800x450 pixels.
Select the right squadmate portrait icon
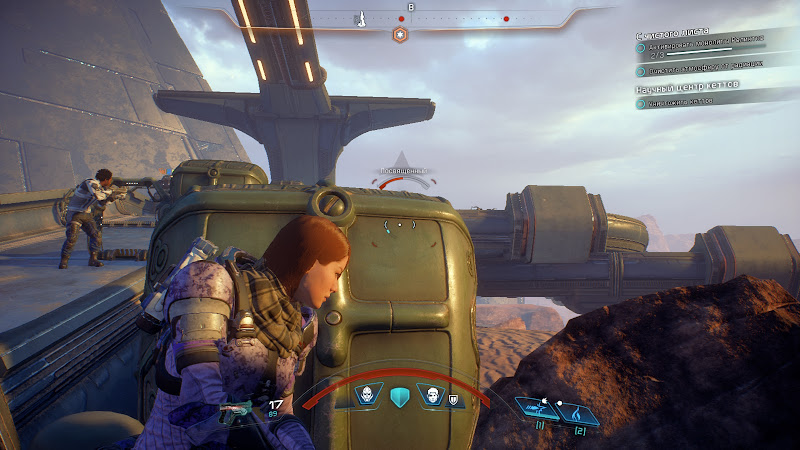click(x=432, y=395)
